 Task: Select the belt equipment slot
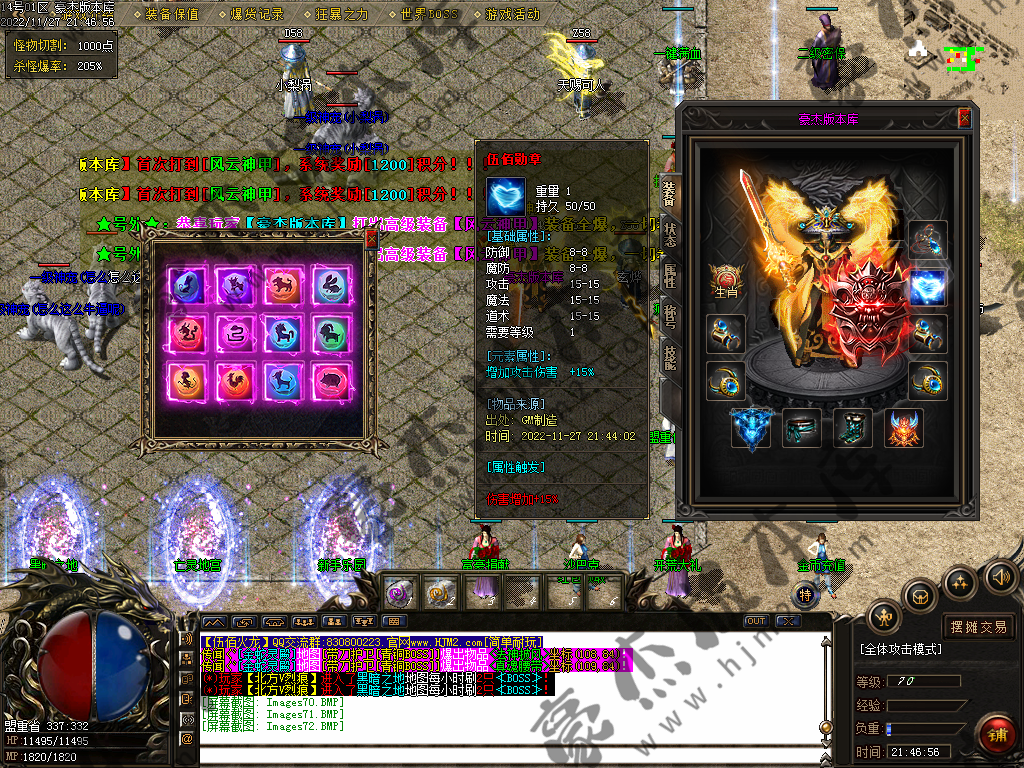802,428
